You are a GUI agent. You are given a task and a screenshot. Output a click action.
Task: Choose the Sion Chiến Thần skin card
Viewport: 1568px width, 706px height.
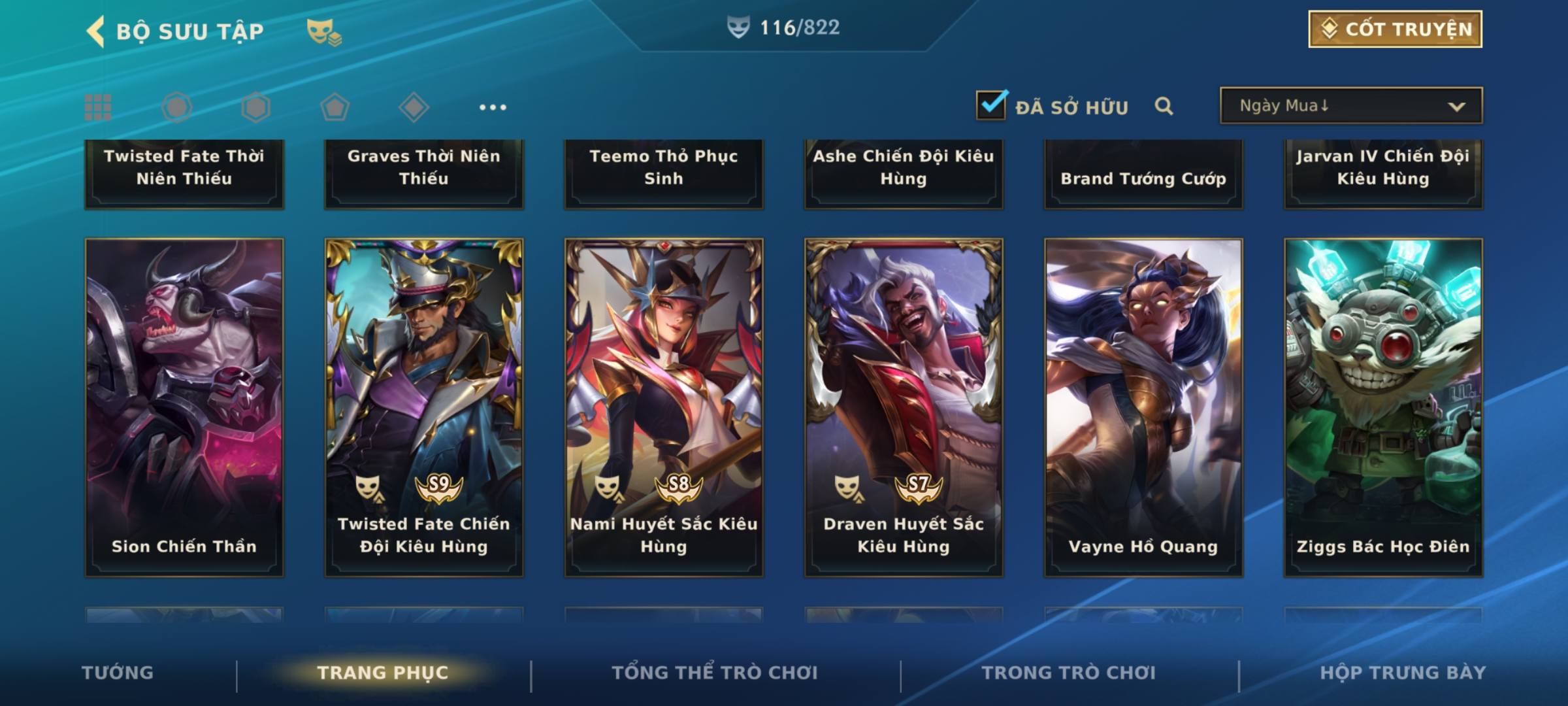tap(184, 407)
